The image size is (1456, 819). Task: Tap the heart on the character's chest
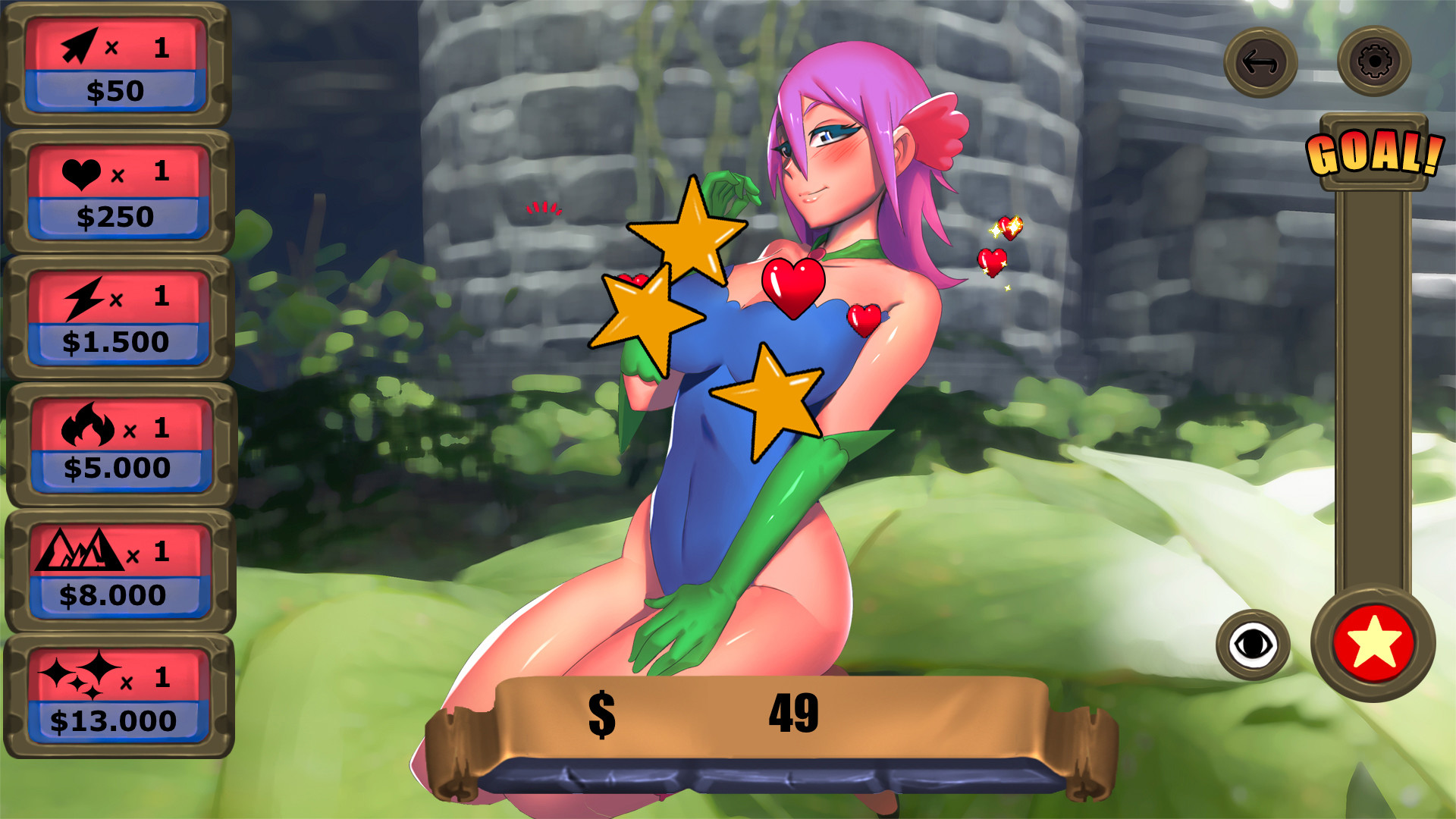[x=792, y=288]
